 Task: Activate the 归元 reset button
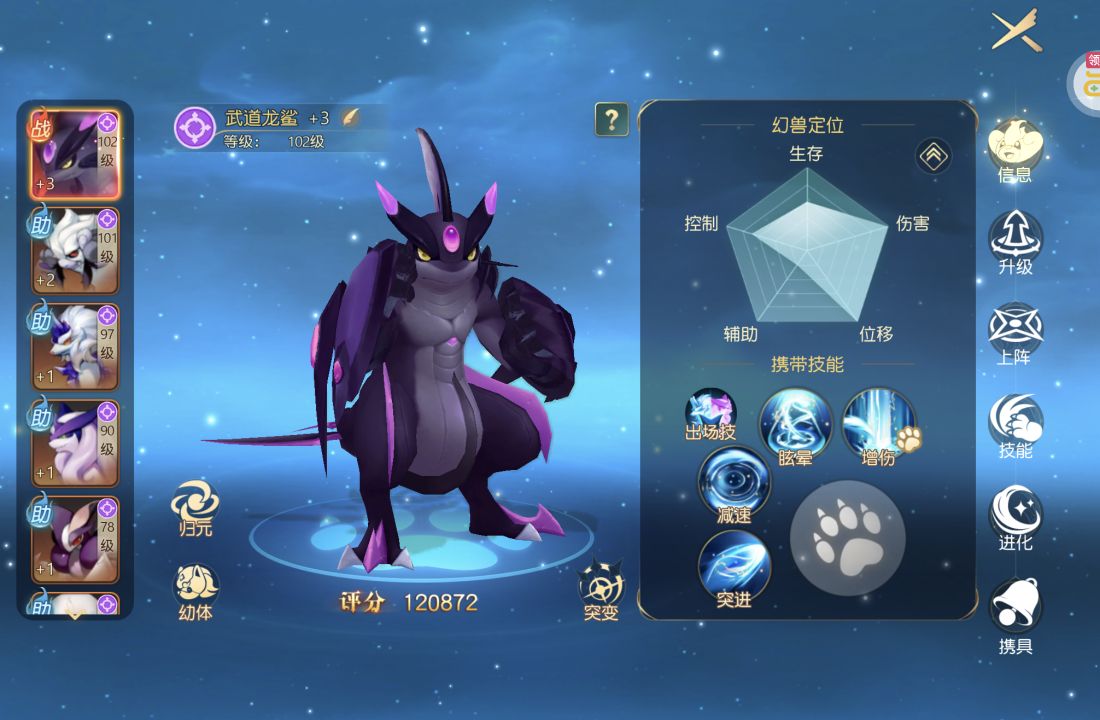click(195, 507)
